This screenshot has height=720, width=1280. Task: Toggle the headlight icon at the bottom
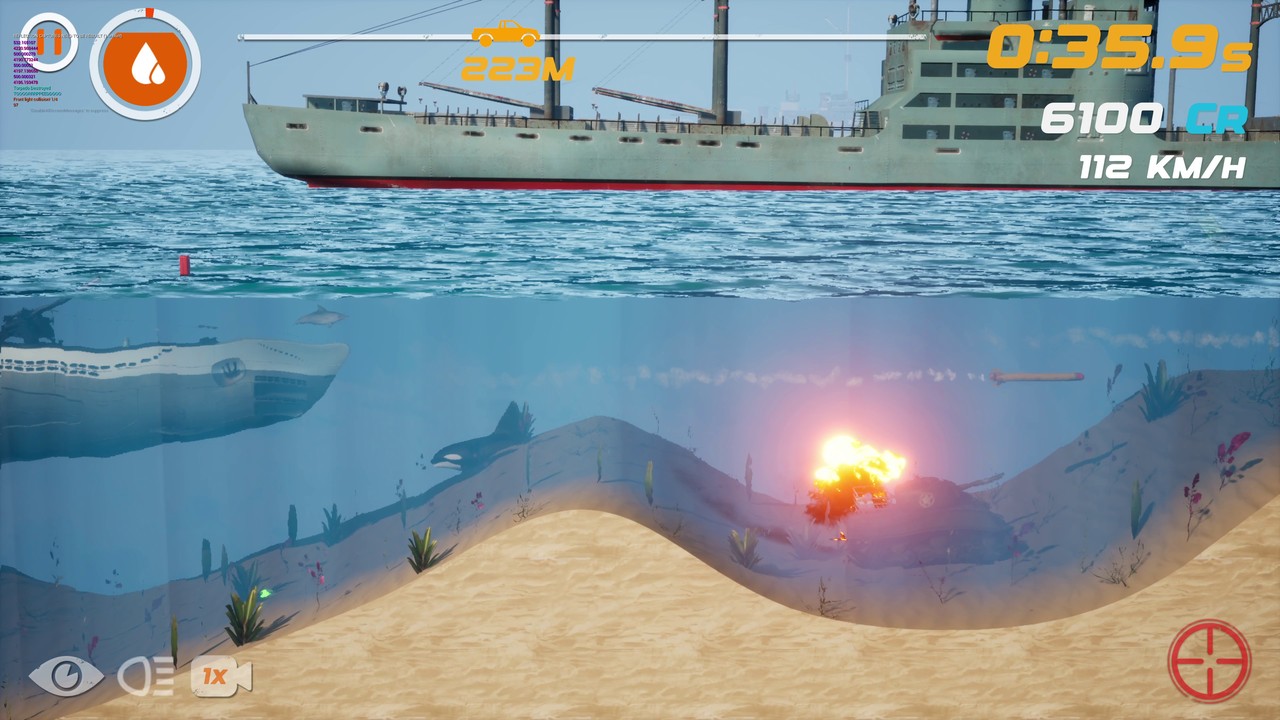(x=142, y=676)
